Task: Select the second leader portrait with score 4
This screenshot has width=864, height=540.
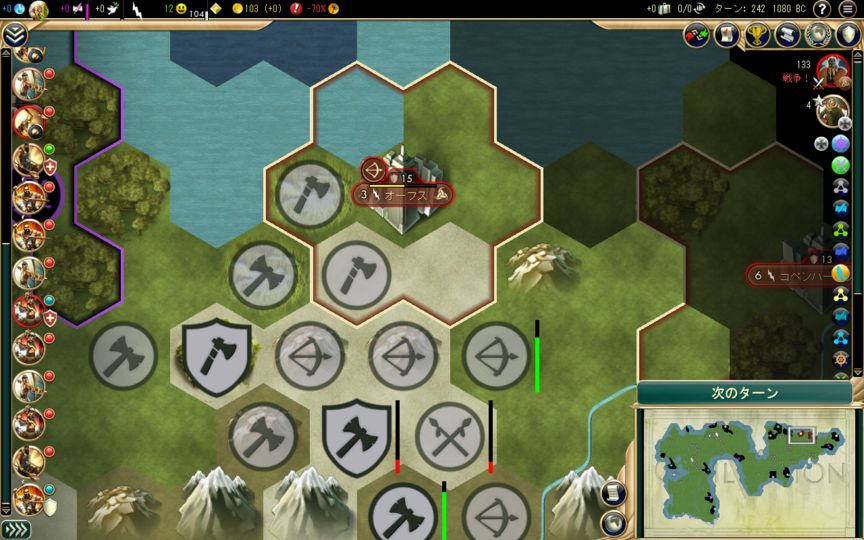Action: pyautogui.click(x=832, y=111)
